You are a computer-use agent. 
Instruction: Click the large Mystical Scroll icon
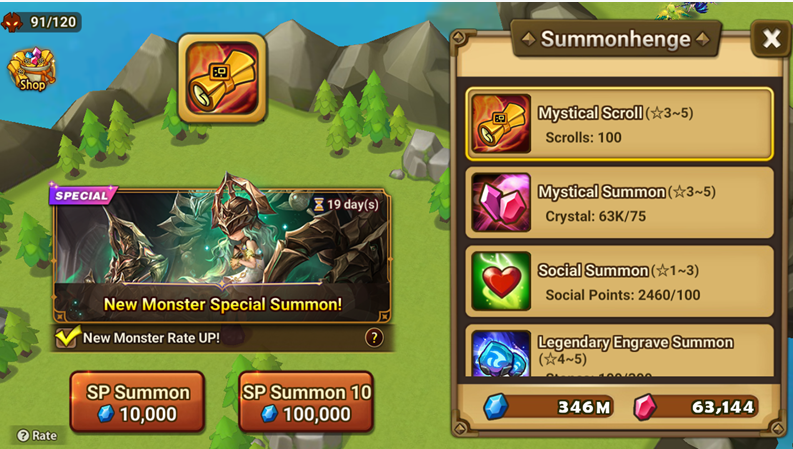pyautogui.click(x=222, y=77)
